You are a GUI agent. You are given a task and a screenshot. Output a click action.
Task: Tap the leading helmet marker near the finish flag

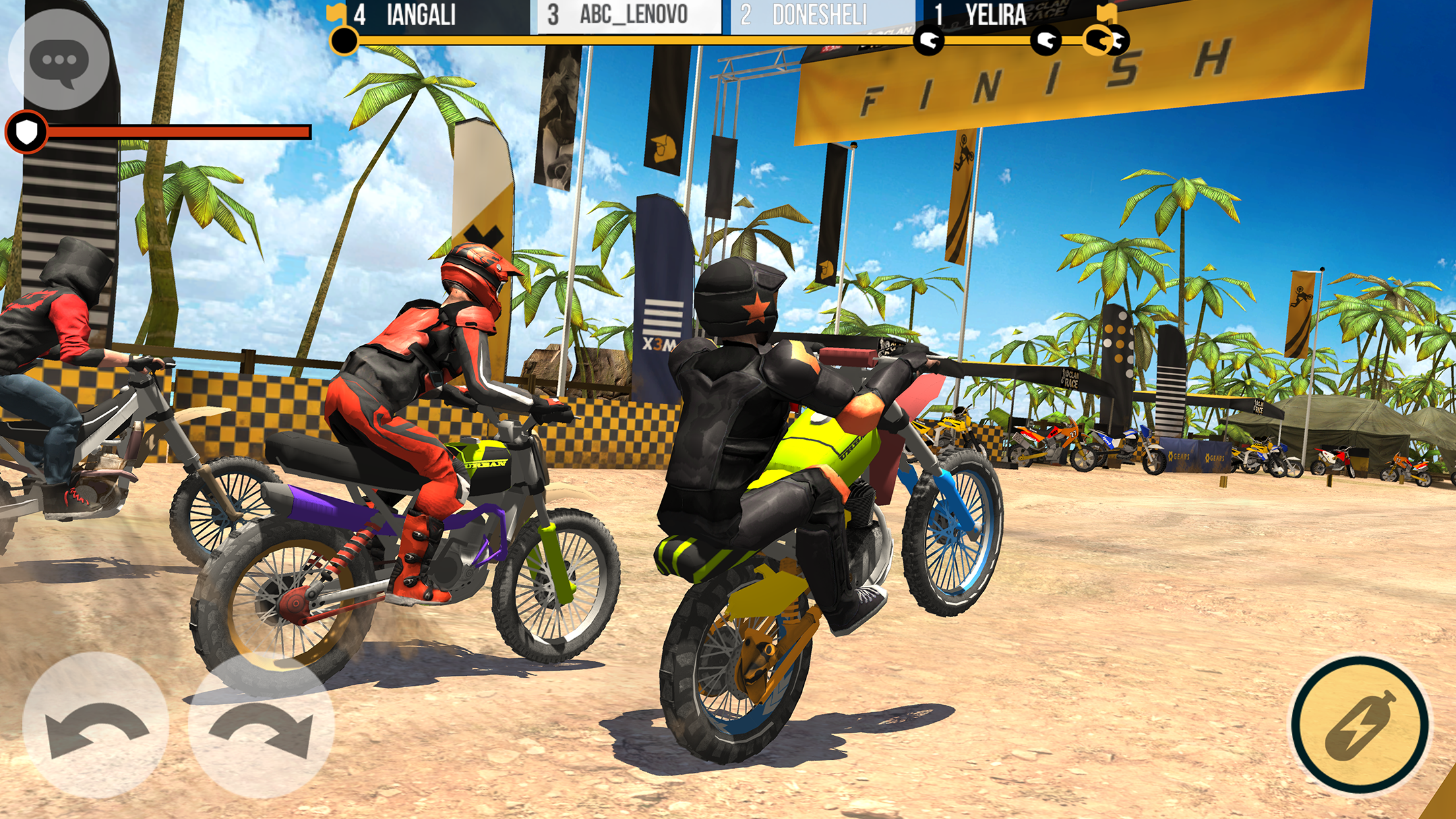click(x=1121, y=41)
